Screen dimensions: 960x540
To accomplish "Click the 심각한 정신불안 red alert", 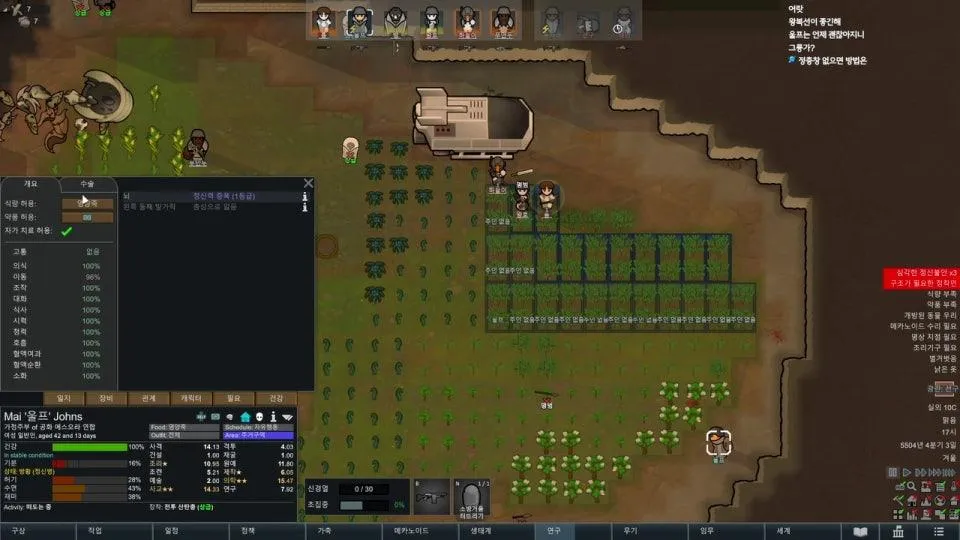I will coord(919,272).
